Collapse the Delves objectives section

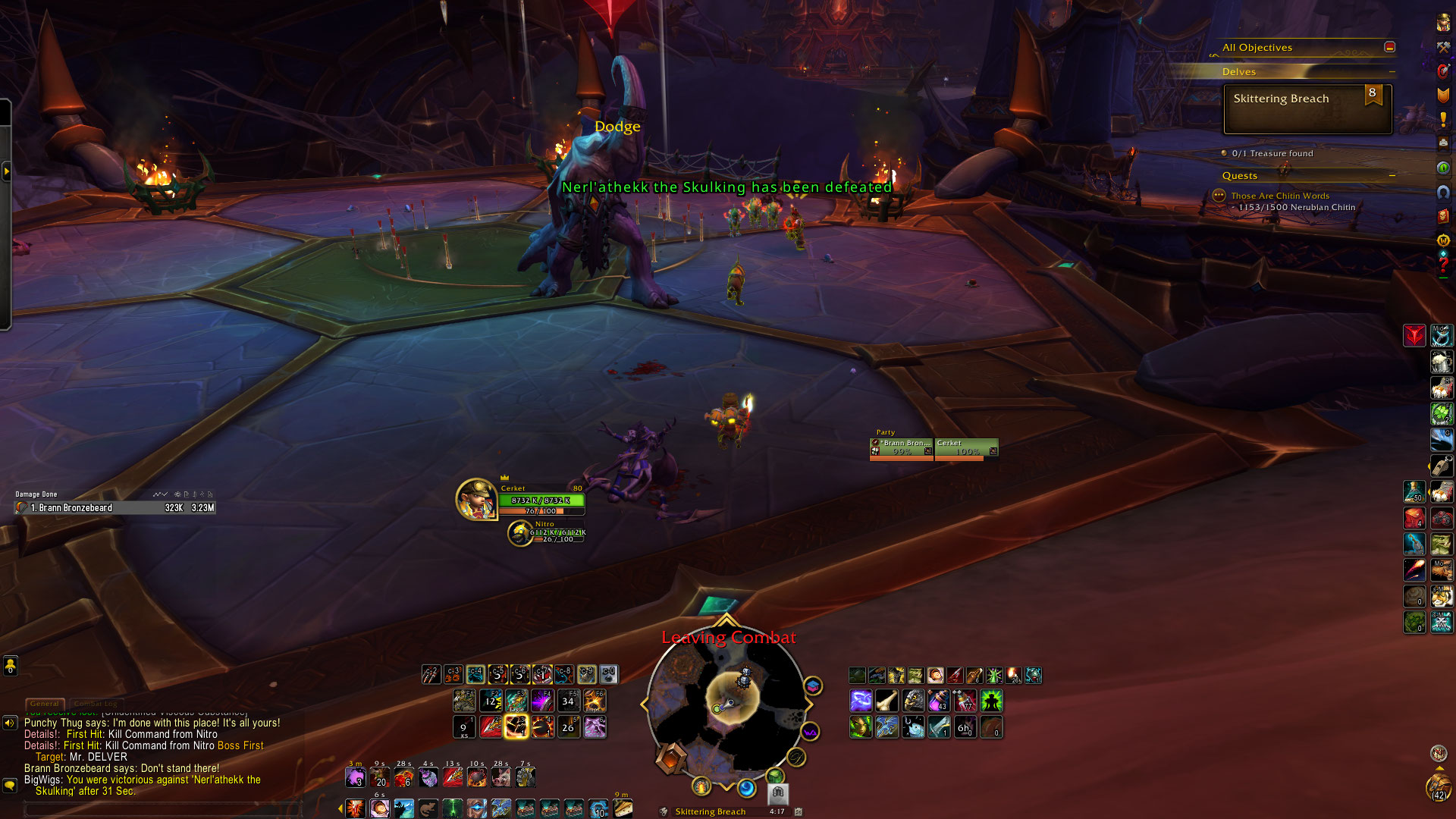(1392, 72)
